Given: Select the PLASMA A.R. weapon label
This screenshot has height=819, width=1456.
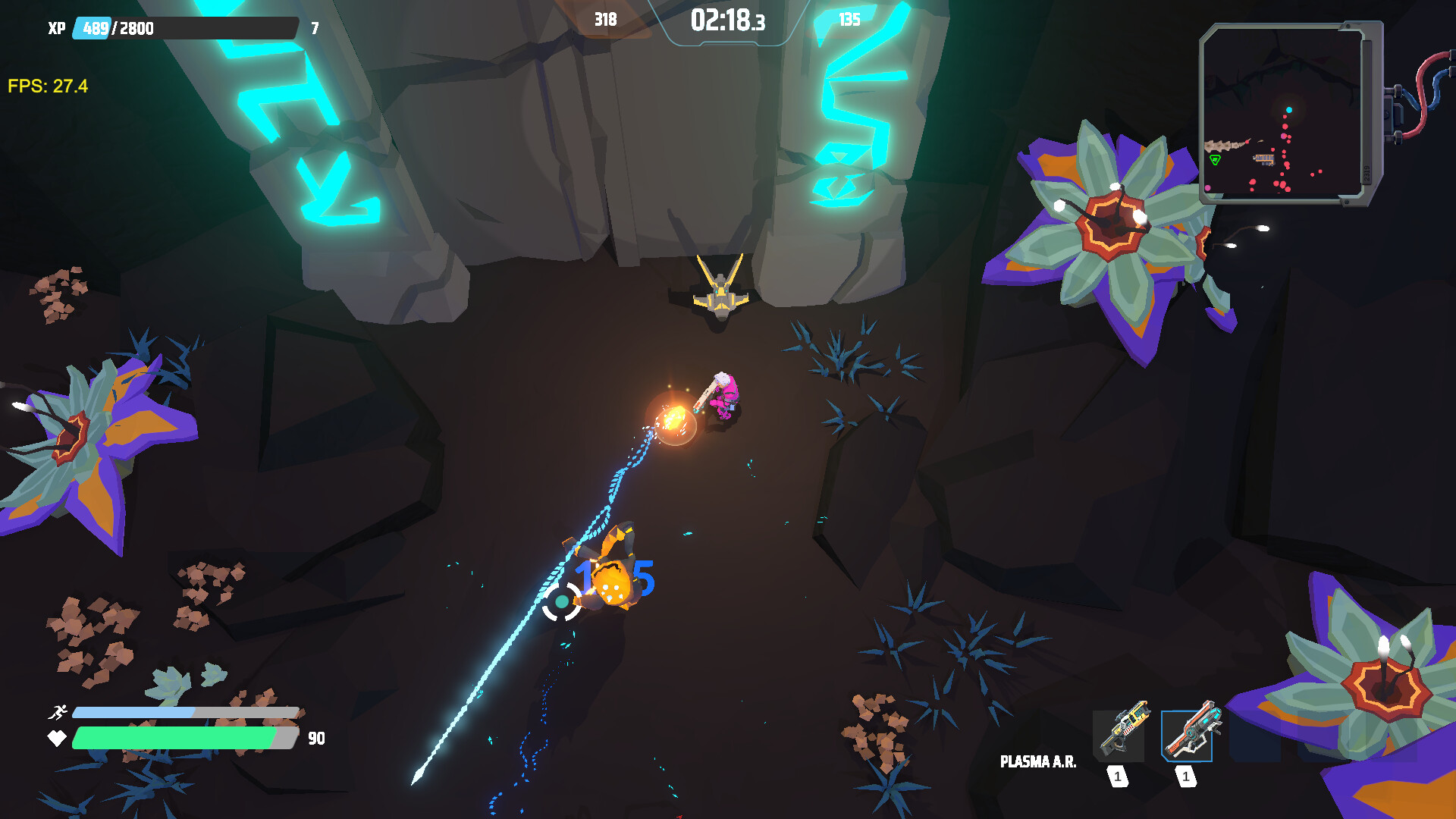Looking at the screenshot, I should (1039, 761).
